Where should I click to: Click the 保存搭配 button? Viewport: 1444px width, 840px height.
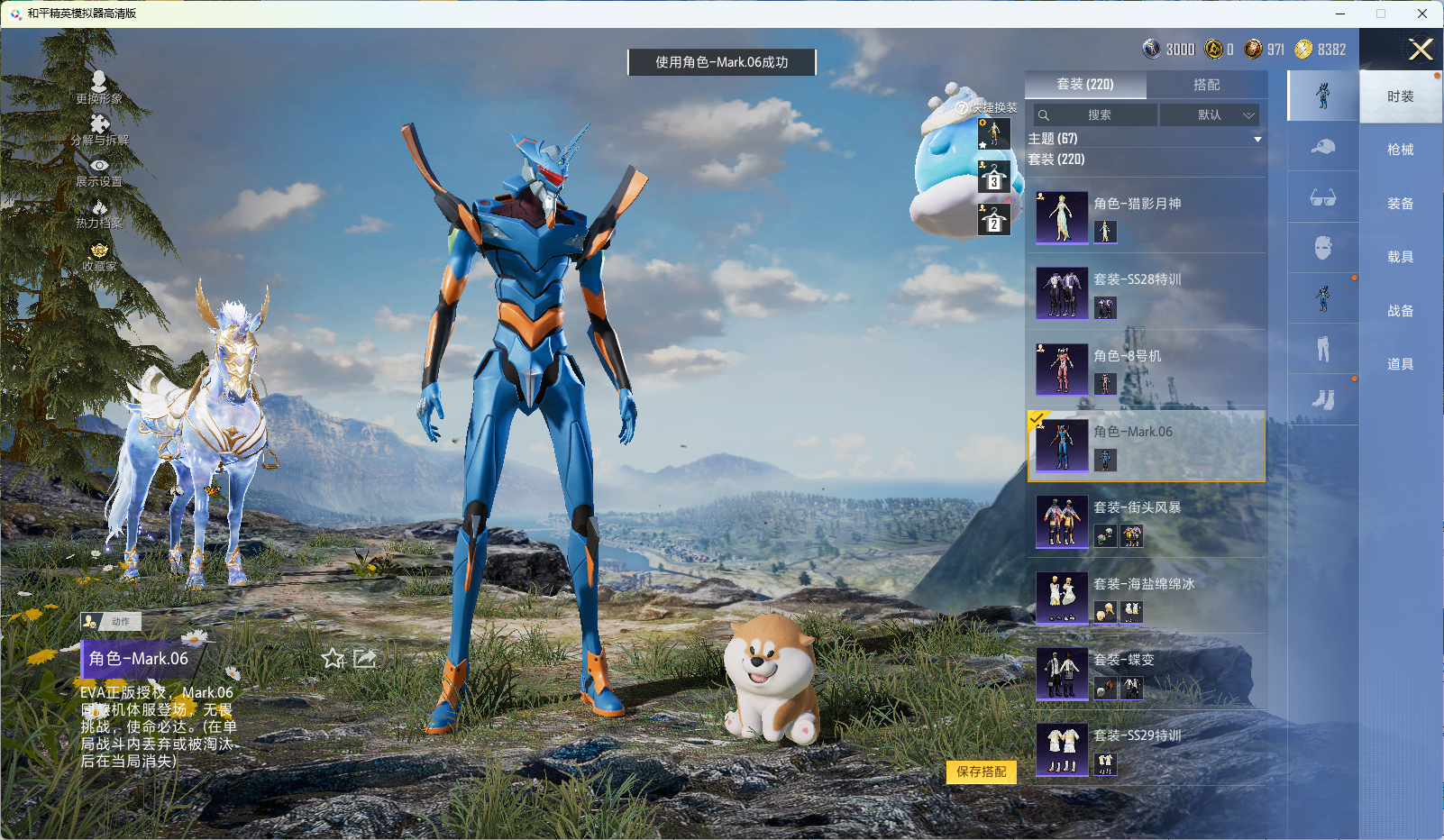point(981,772)
